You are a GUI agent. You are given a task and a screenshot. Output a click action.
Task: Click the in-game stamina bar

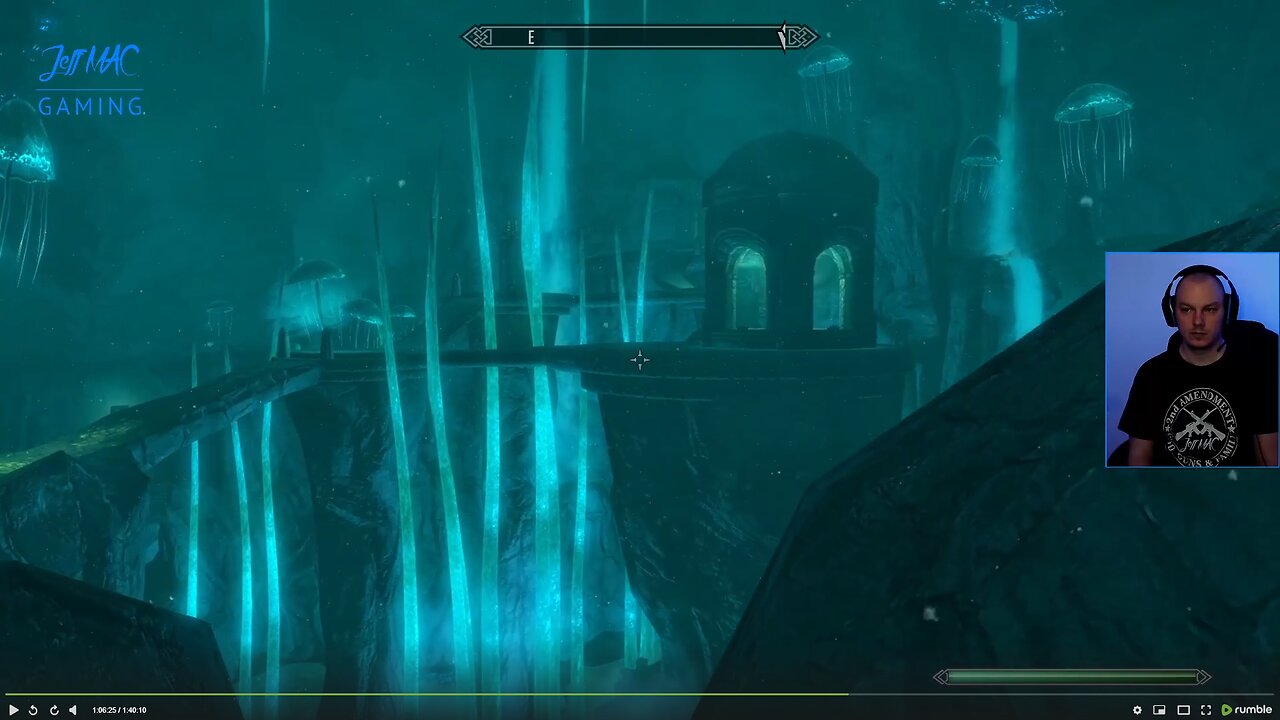[1070, 677]
